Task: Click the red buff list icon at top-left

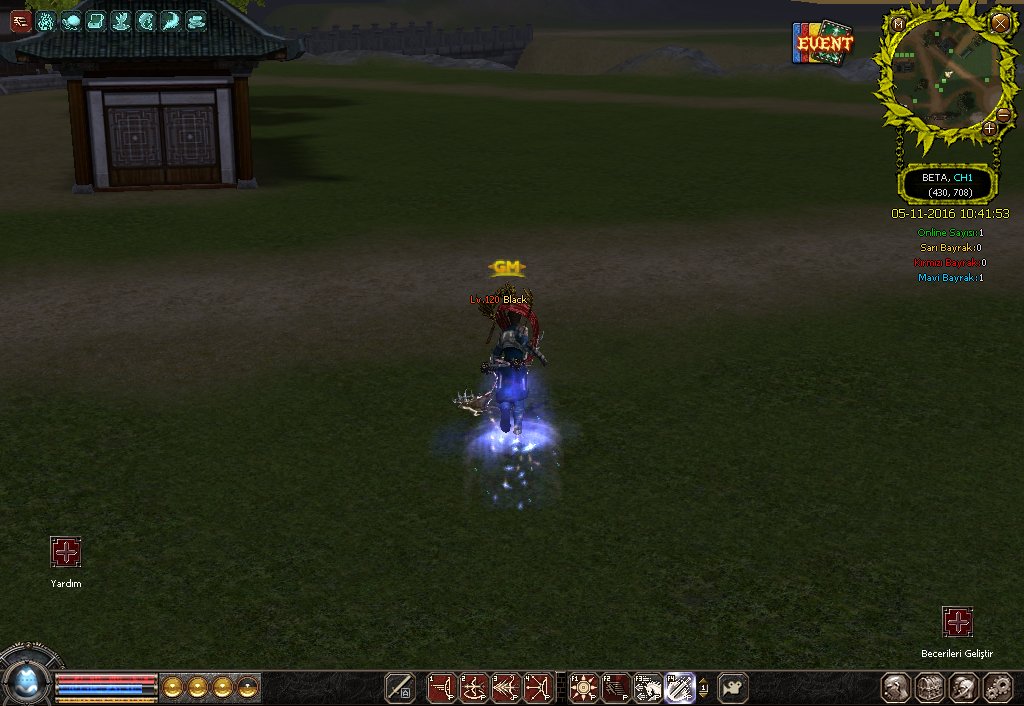Action: point(21,21)
